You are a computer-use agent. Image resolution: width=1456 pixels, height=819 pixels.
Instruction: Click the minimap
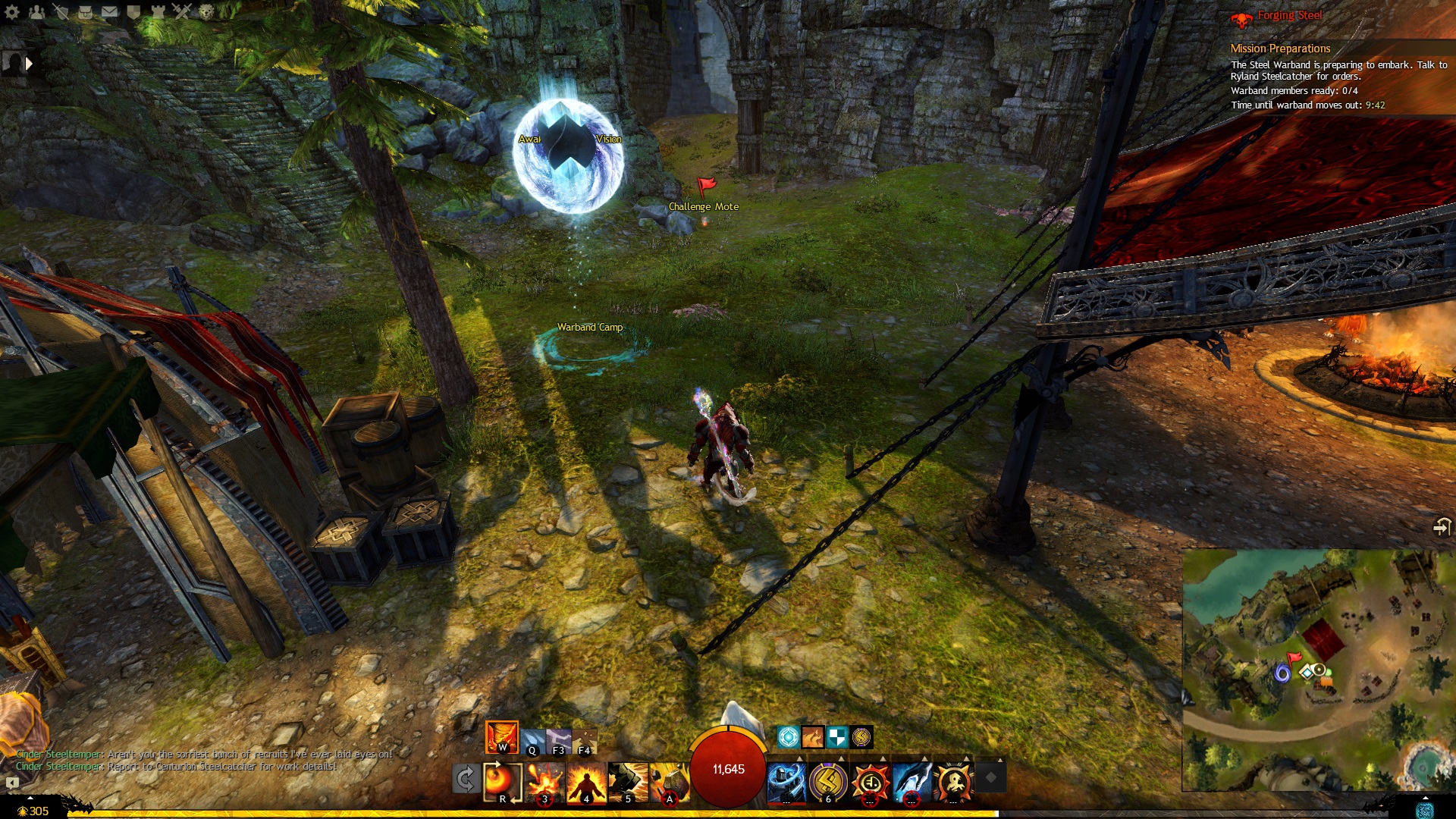pos(1316,669)
